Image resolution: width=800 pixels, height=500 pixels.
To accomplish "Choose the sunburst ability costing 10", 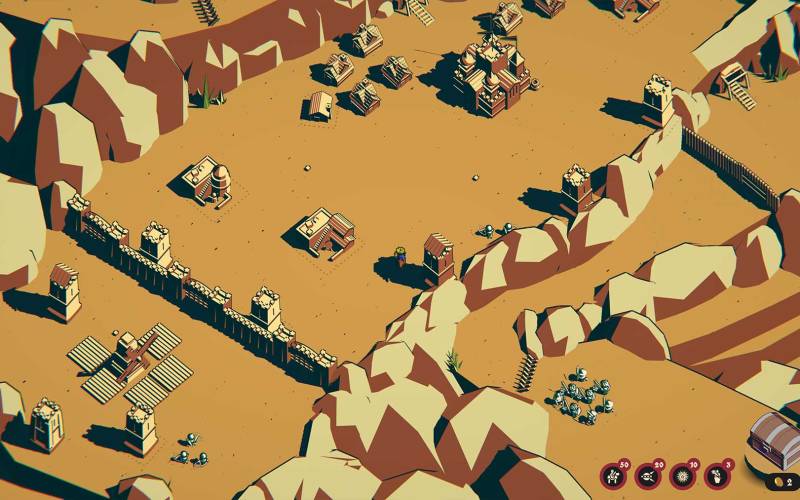I will click(683, 476).
